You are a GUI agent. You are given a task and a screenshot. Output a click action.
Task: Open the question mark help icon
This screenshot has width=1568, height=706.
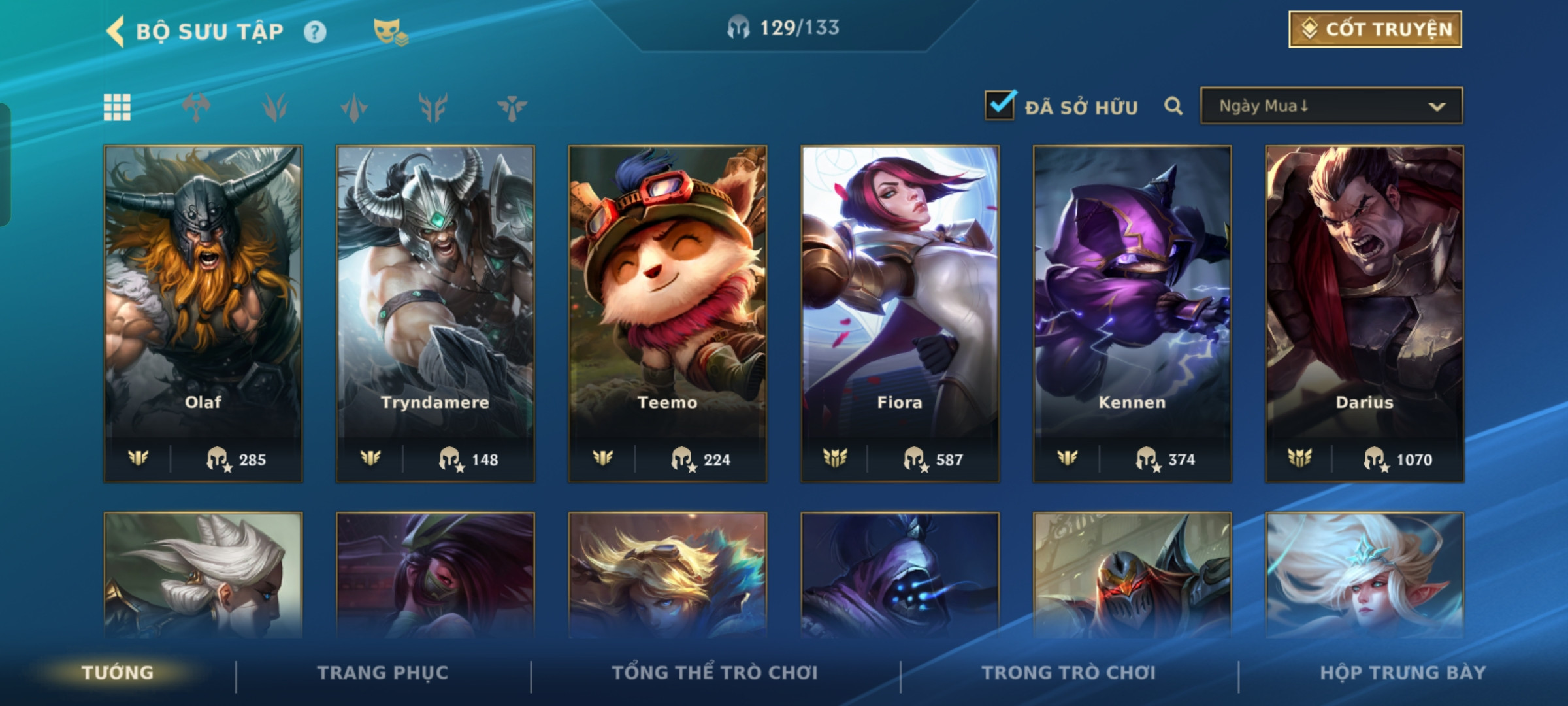click(315, 32)
